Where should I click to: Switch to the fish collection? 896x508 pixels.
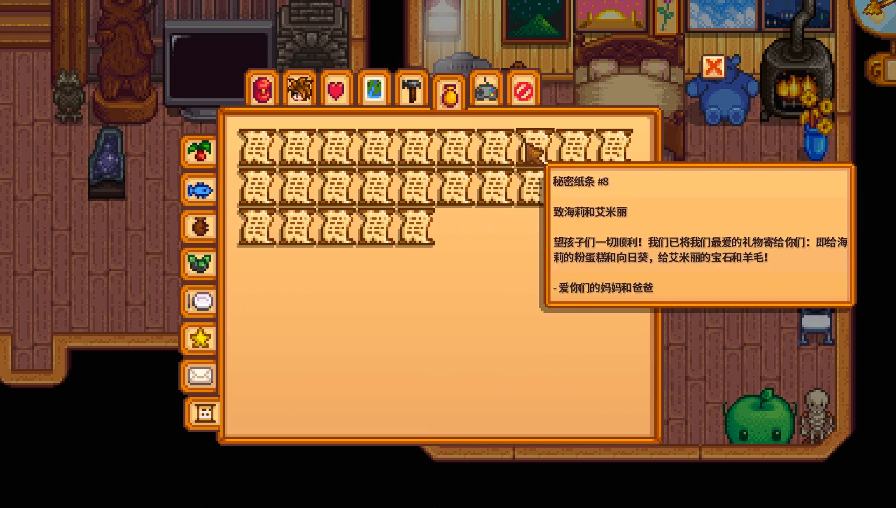(x=200, y=189)
